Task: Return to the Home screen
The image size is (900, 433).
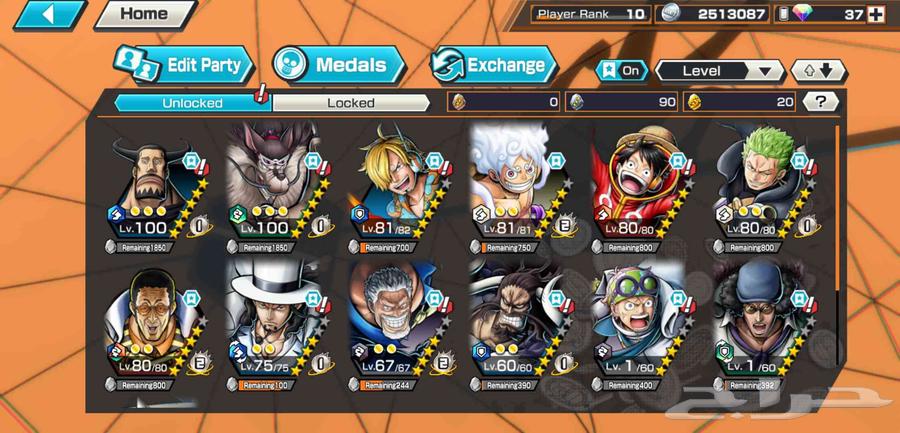Action: pyautogui.click(x=144, y=14)
